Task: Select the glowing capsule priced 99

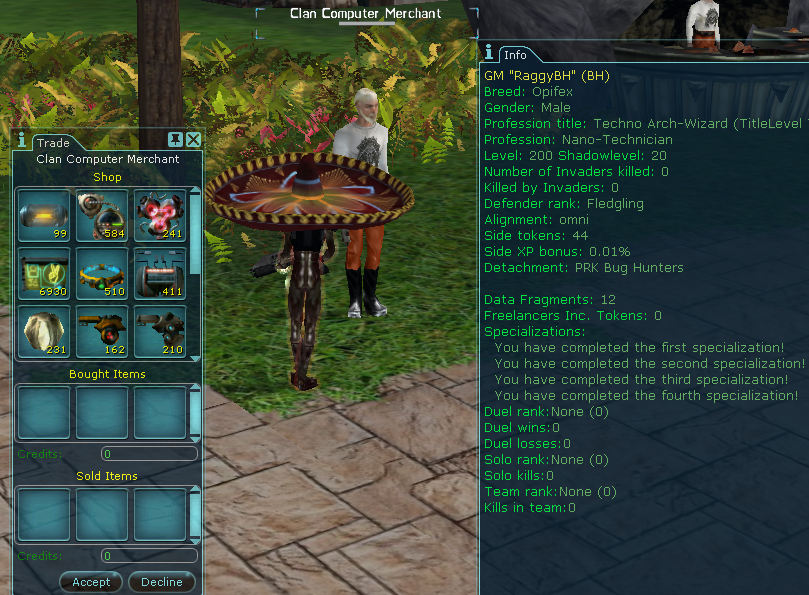Action: [44, 216]
